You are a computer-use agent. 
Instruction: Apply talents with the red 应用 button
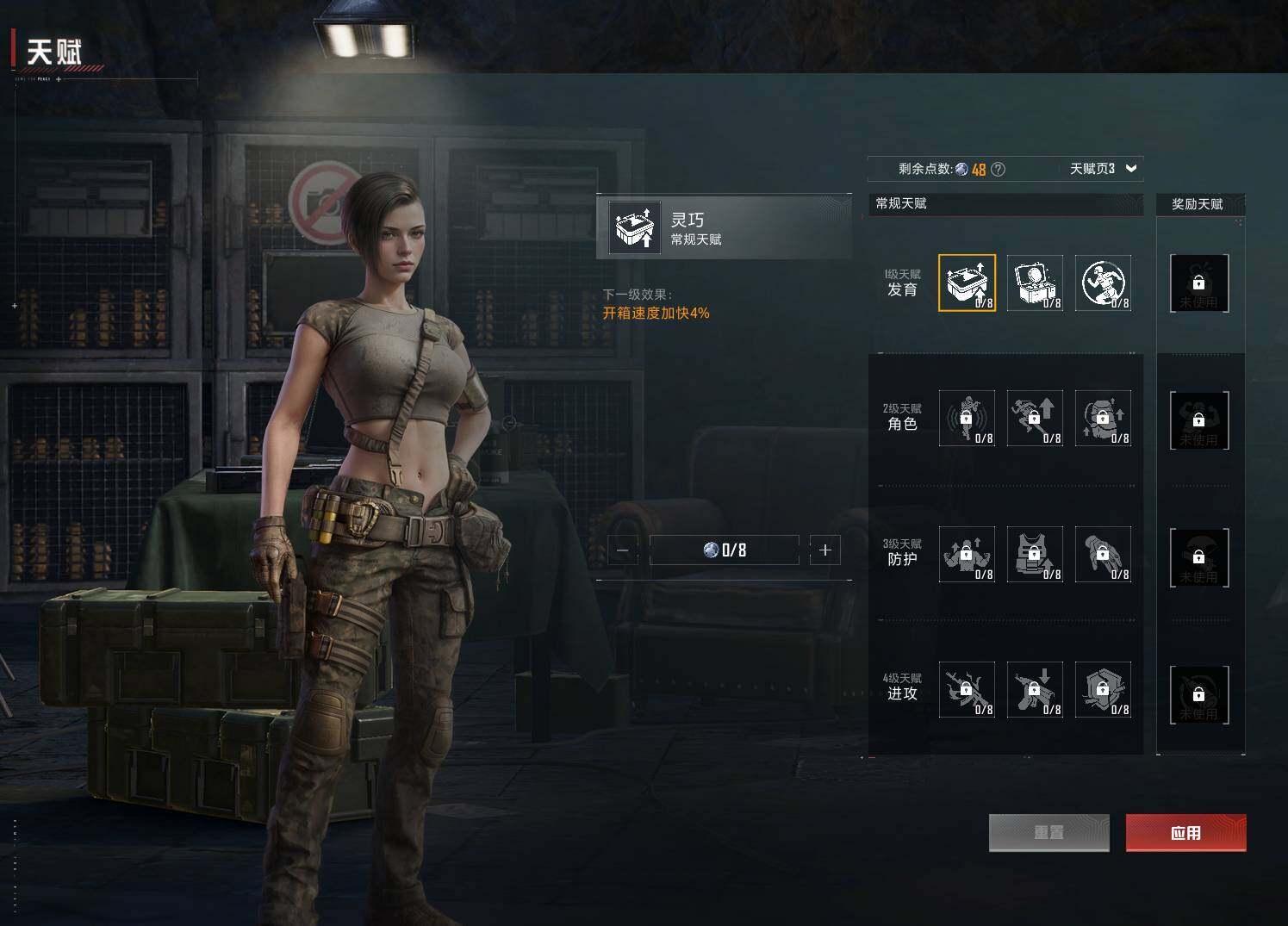1185,833
